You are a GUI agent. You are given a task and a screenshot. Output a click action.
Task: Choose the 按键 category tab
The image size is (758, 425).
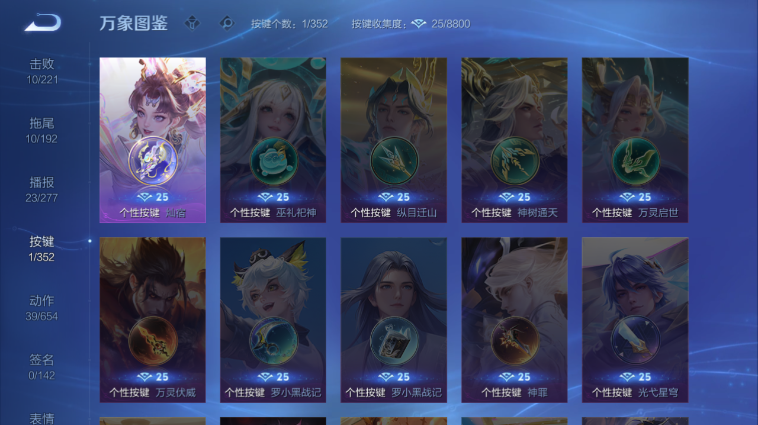click(41, 248)
